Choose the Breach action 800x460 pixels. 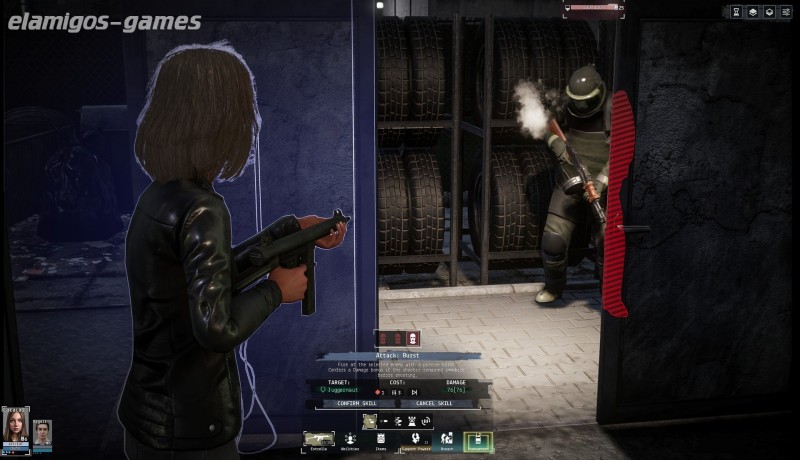click(446, 440)
